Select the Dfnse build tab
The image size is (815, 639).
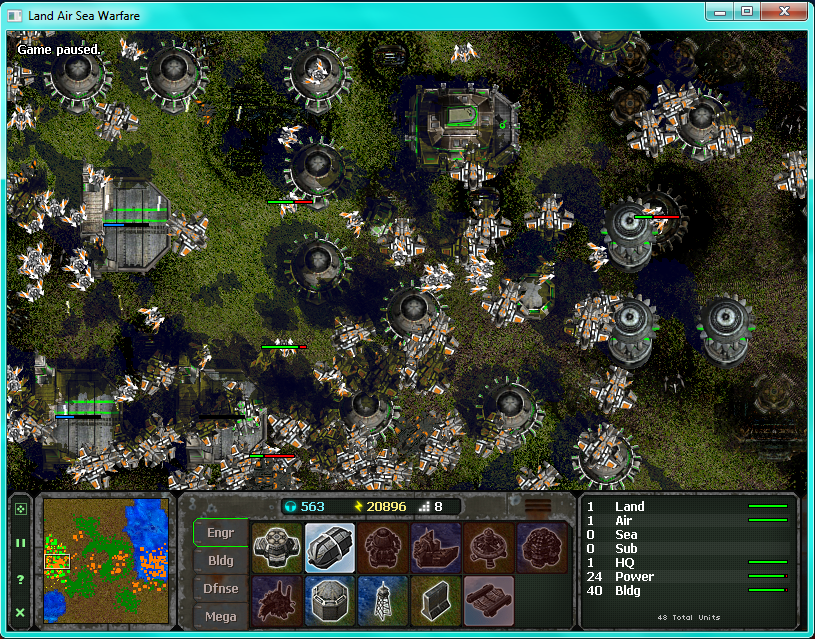(x=220, y=589)
